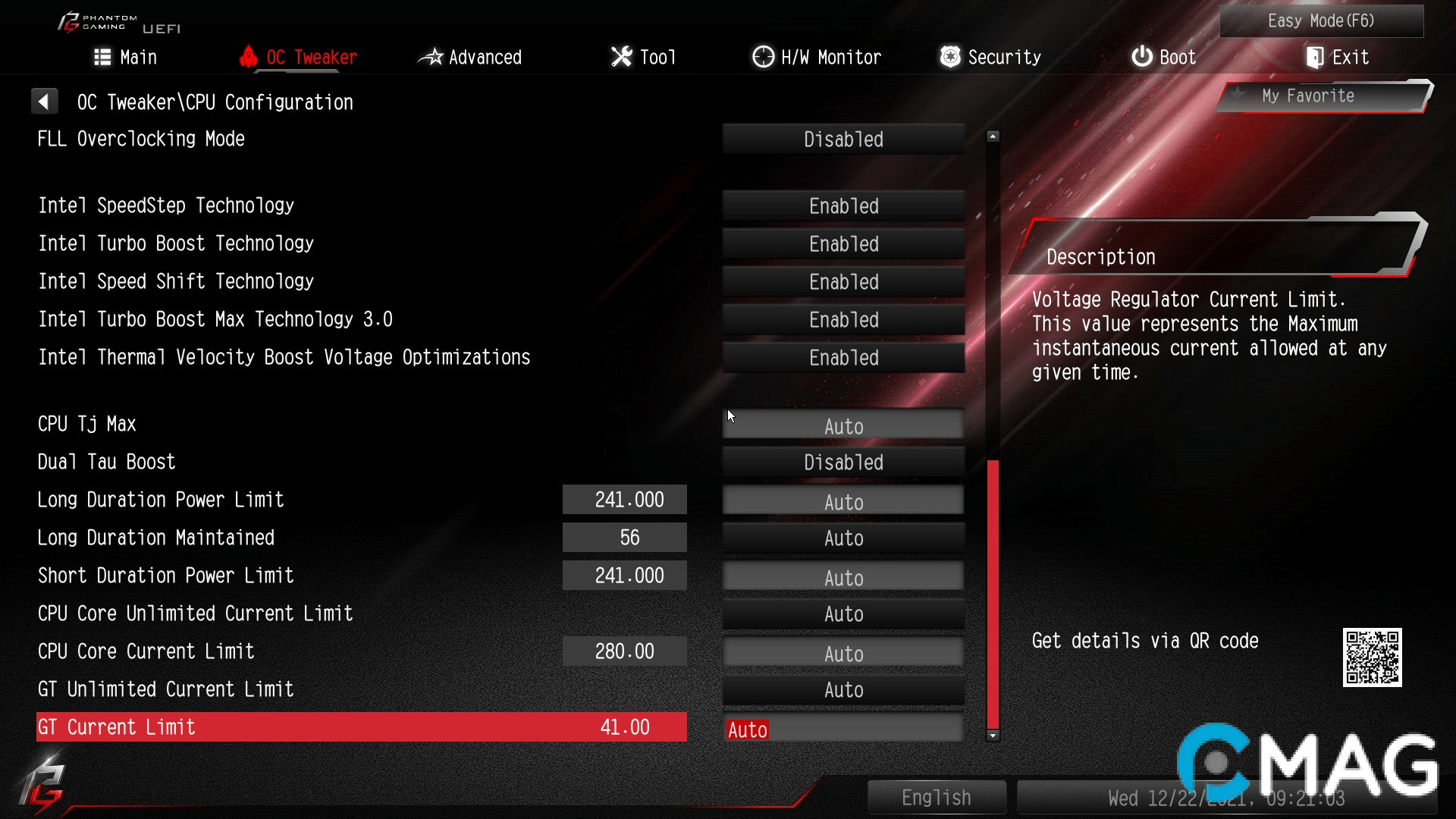Open the CPU Tj Max setting dropdown
1456x819 pixels.
pyautogui.click(x=843, y=425)
